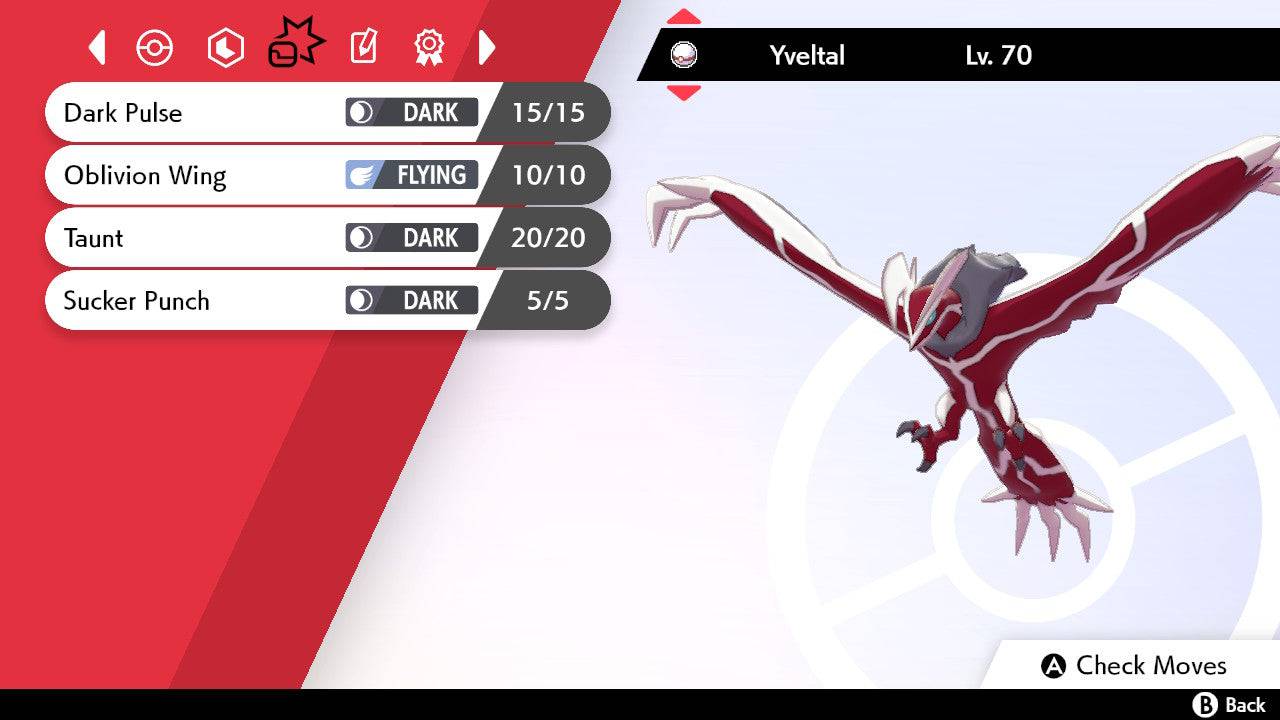This screenshot has height=720, width=1280.
Task: Open the Trainer memo notepad icon
Action: 365,46
